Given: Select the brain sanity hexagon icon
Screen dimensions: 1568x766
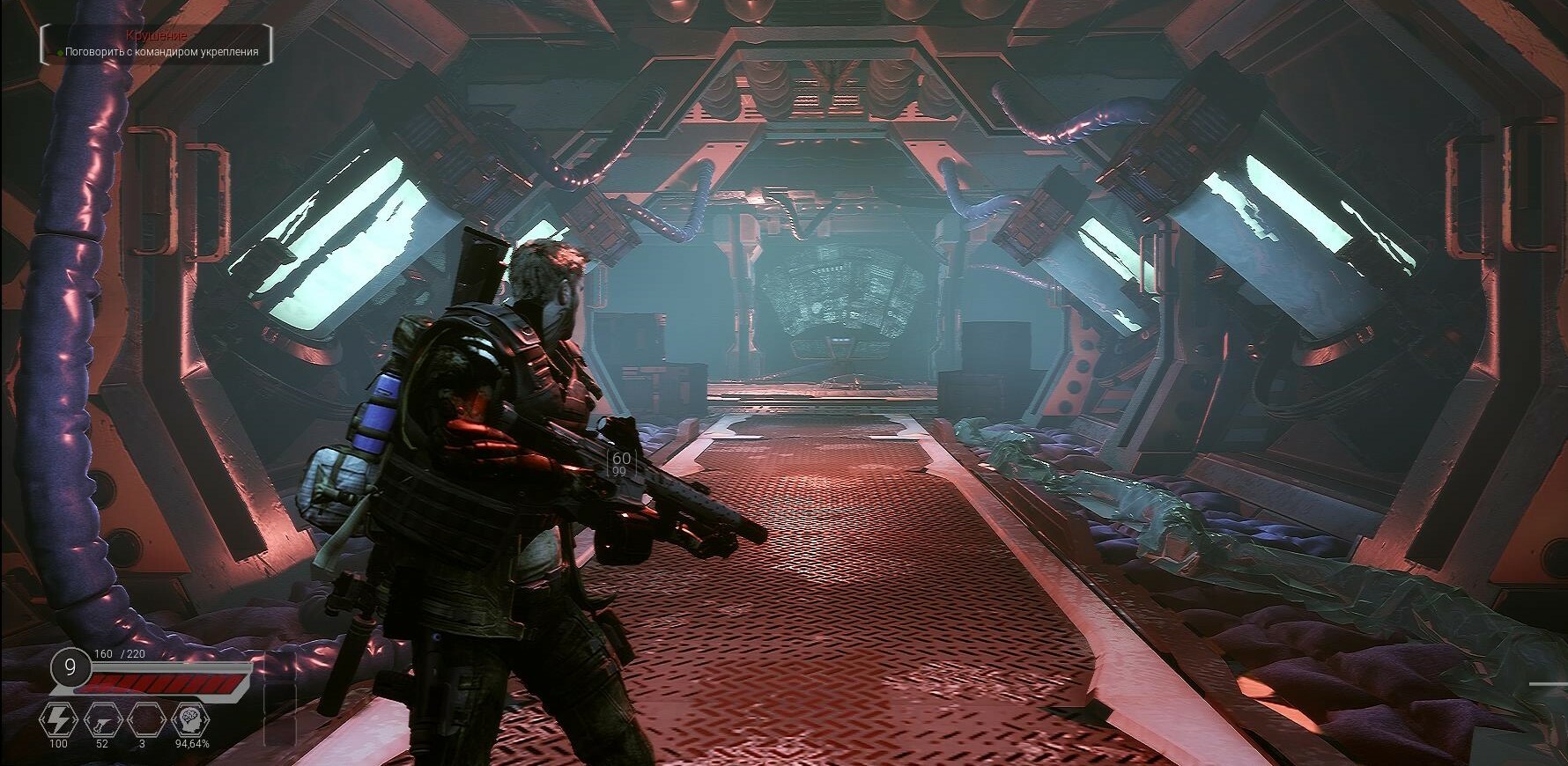Looking at the screenshot, I should tap(189, 721).
